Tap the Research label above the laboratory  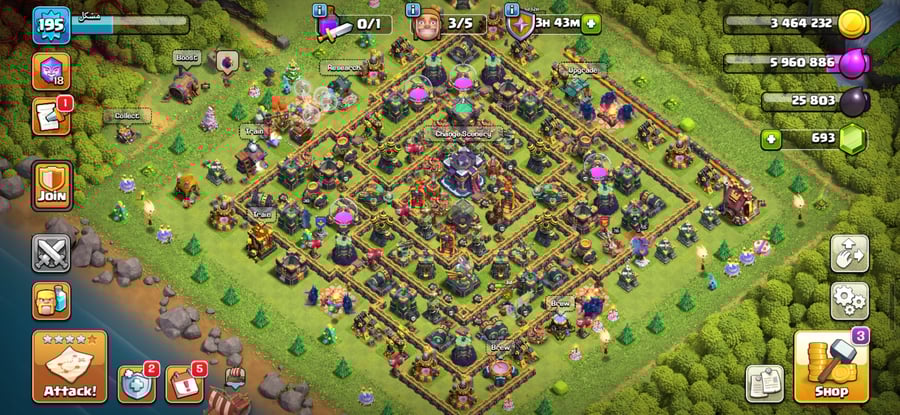coord(341,68)
